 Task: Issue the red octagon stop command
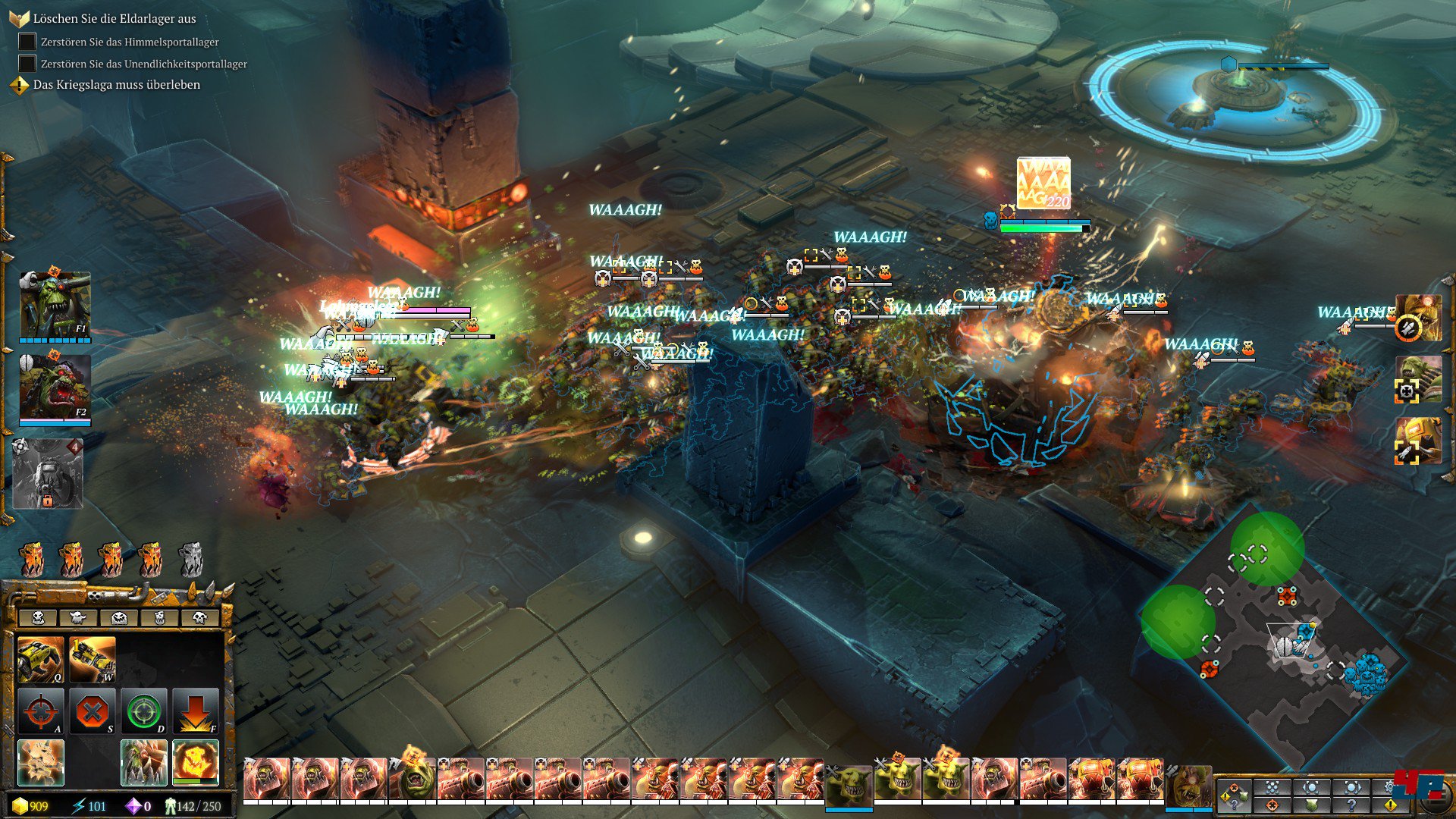click(x=93, y=711)
